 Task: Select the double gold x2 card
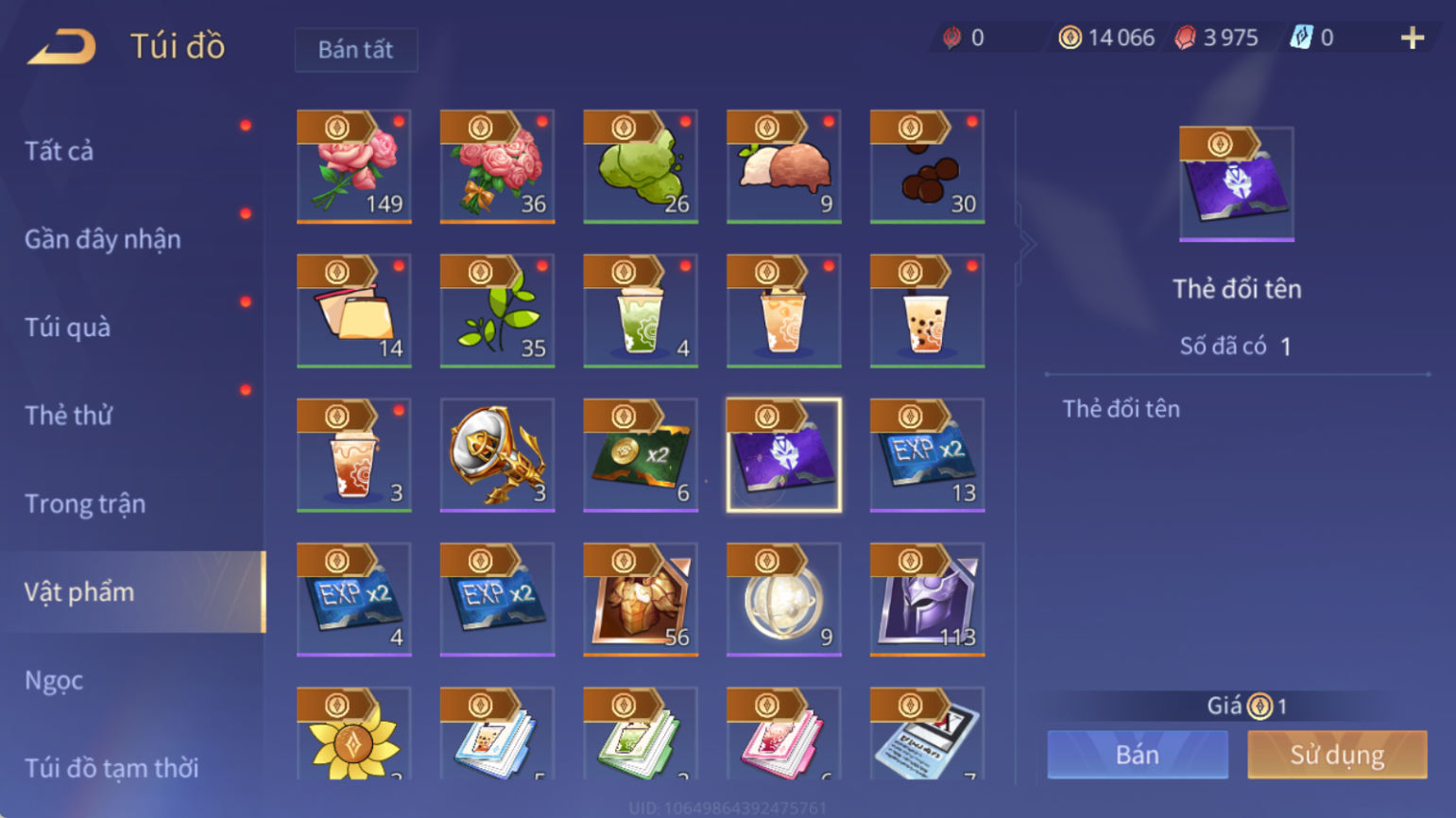click(641, 455)
